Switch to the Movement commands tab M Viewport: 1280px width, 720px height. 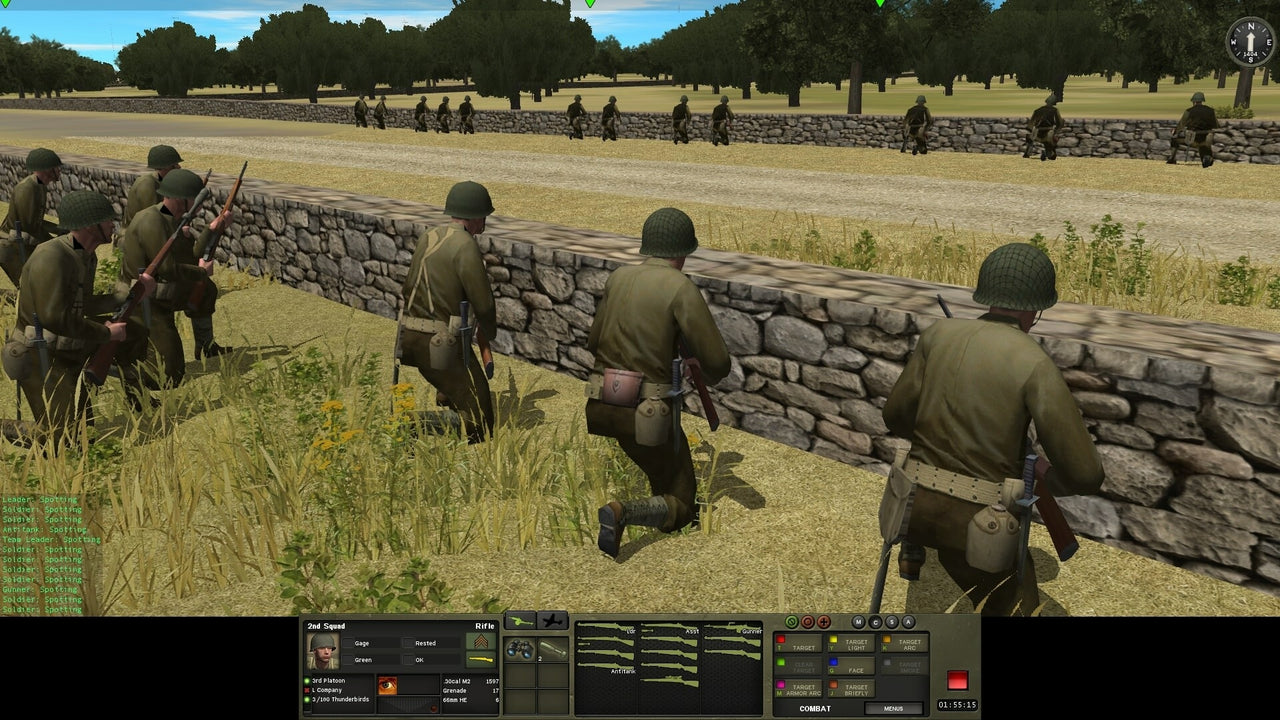(x=858, y=621)
